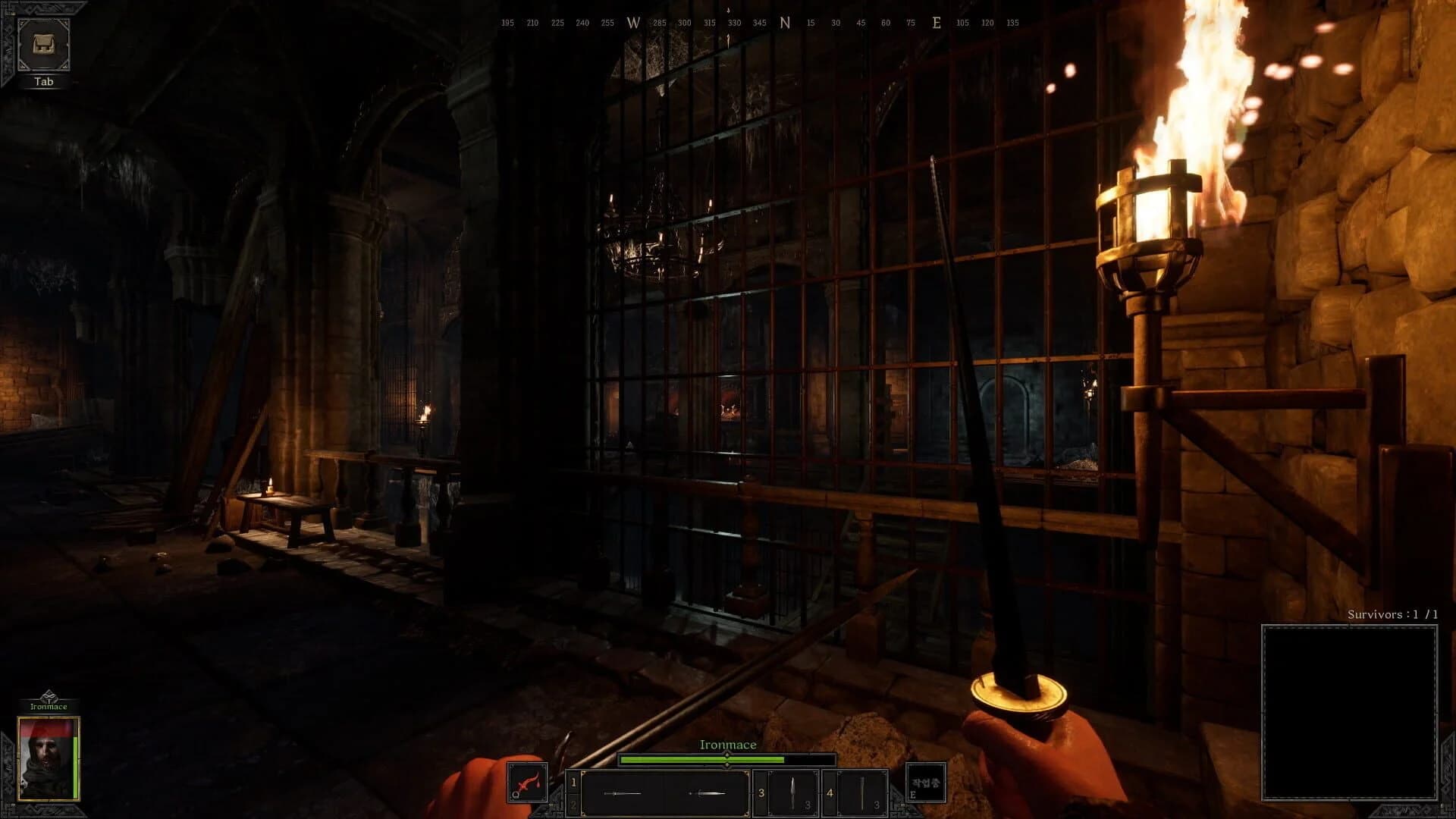Image resolution: width=1456 pixels, height=819 pixels.
Task: Toggle weapon slot 1 on the hotbar
Action: (x=573, y=781)
